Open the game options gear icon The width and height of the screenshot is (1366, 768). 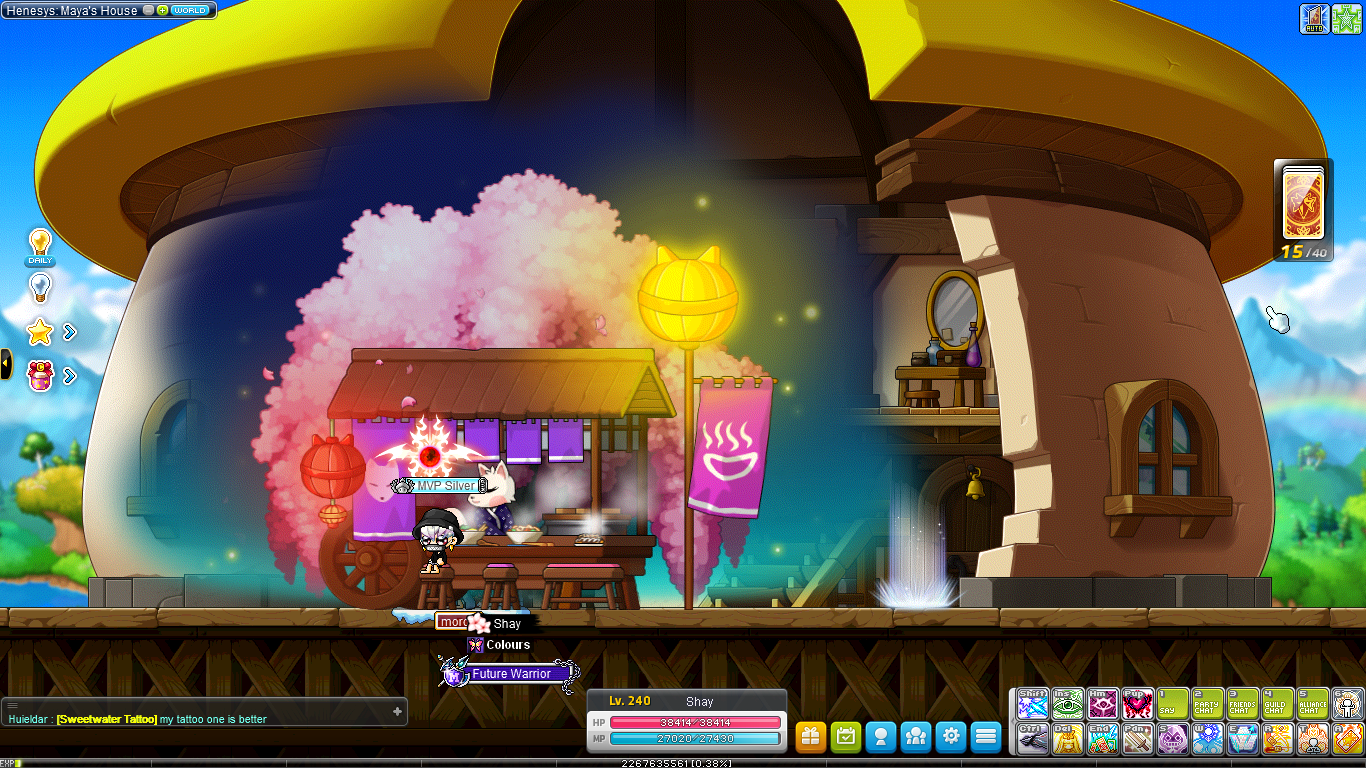(x=950, y=737)
